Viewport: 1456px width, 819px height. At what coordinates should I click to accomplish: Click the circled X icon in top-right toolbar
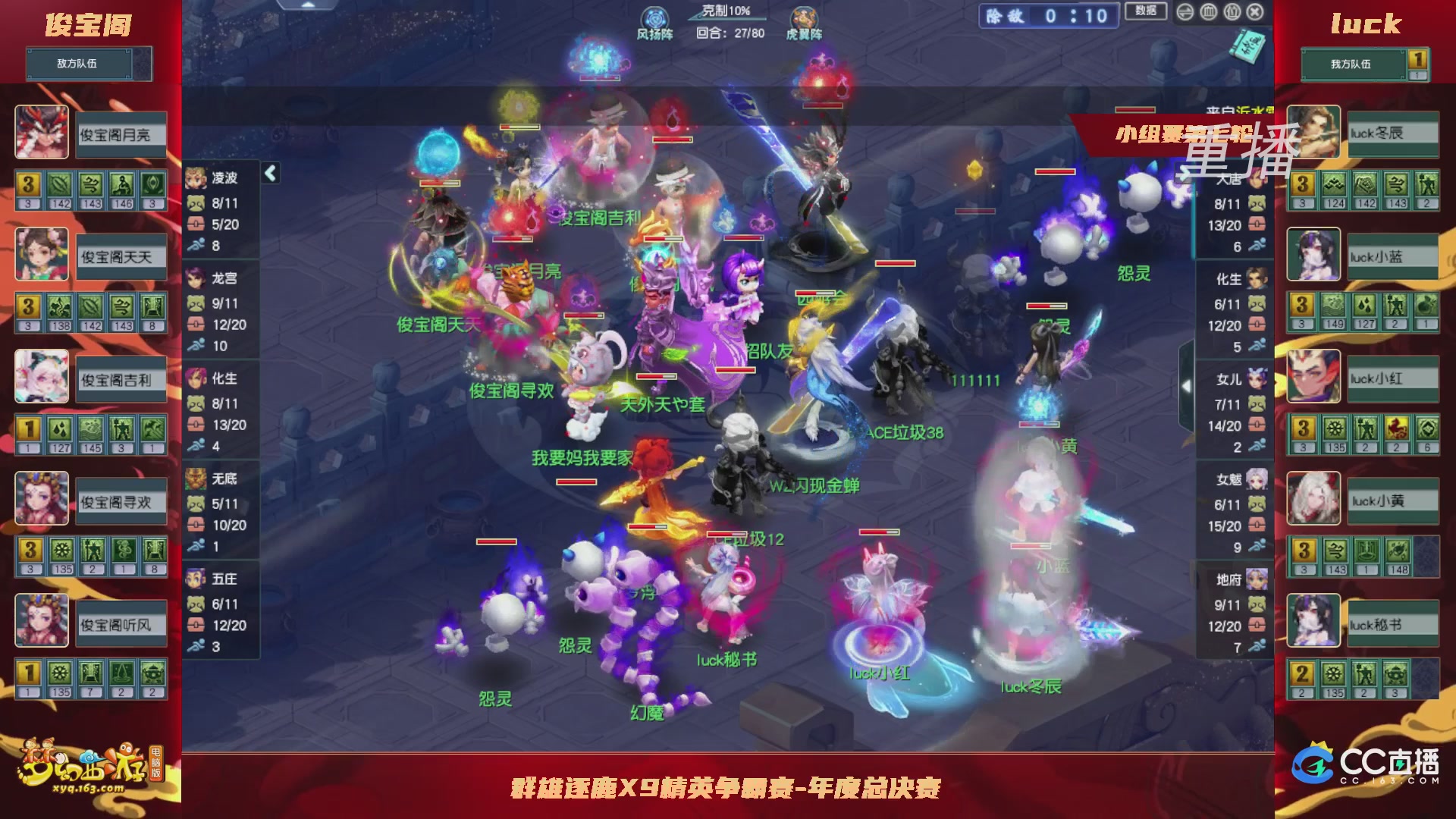tap(1254, 12)
